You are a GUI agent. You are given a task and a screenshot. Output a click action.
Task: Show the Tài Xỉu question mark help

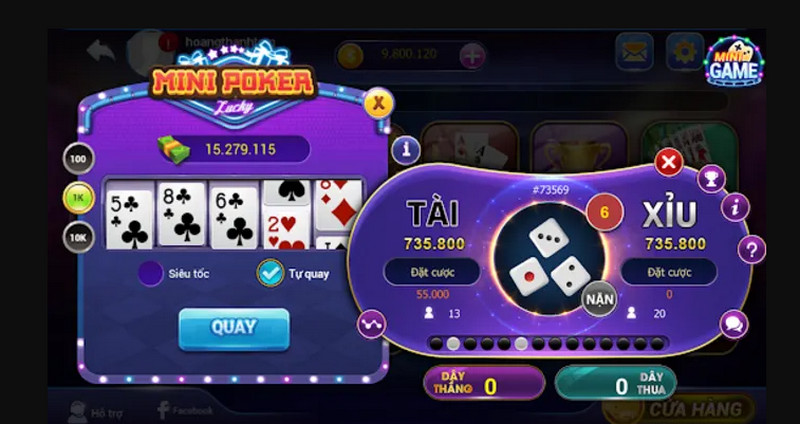[751, 249]
